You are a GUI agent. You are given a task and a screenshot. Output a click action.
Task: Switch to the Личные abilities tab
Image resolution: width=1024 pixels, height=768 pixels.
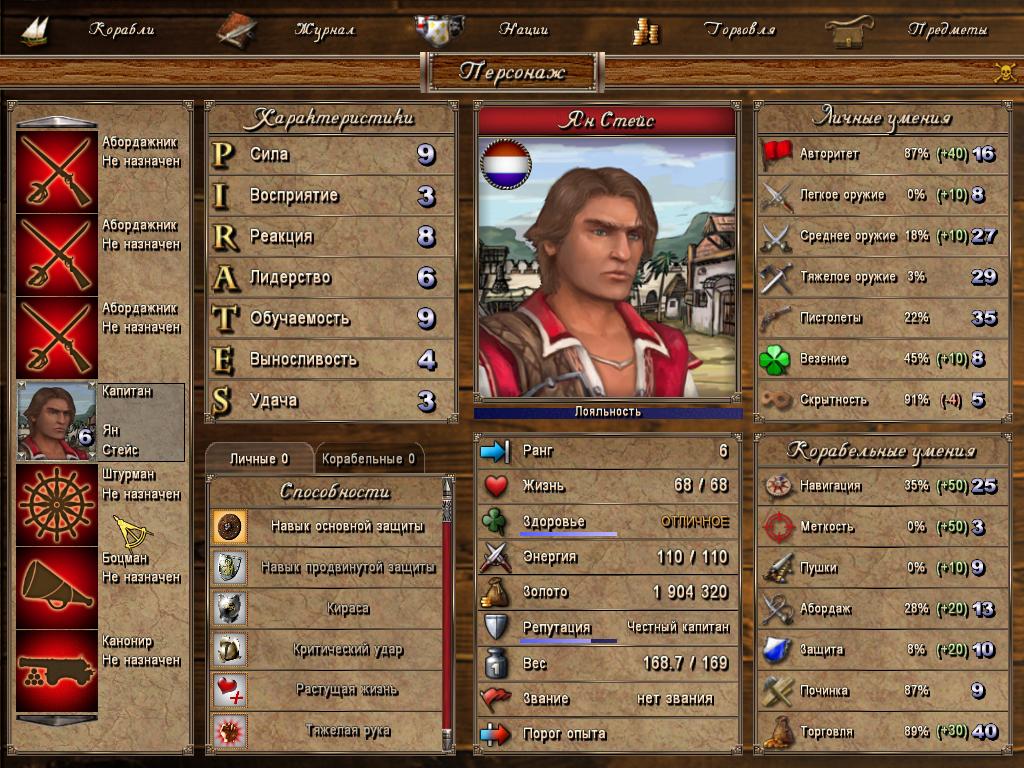(259, 459)
